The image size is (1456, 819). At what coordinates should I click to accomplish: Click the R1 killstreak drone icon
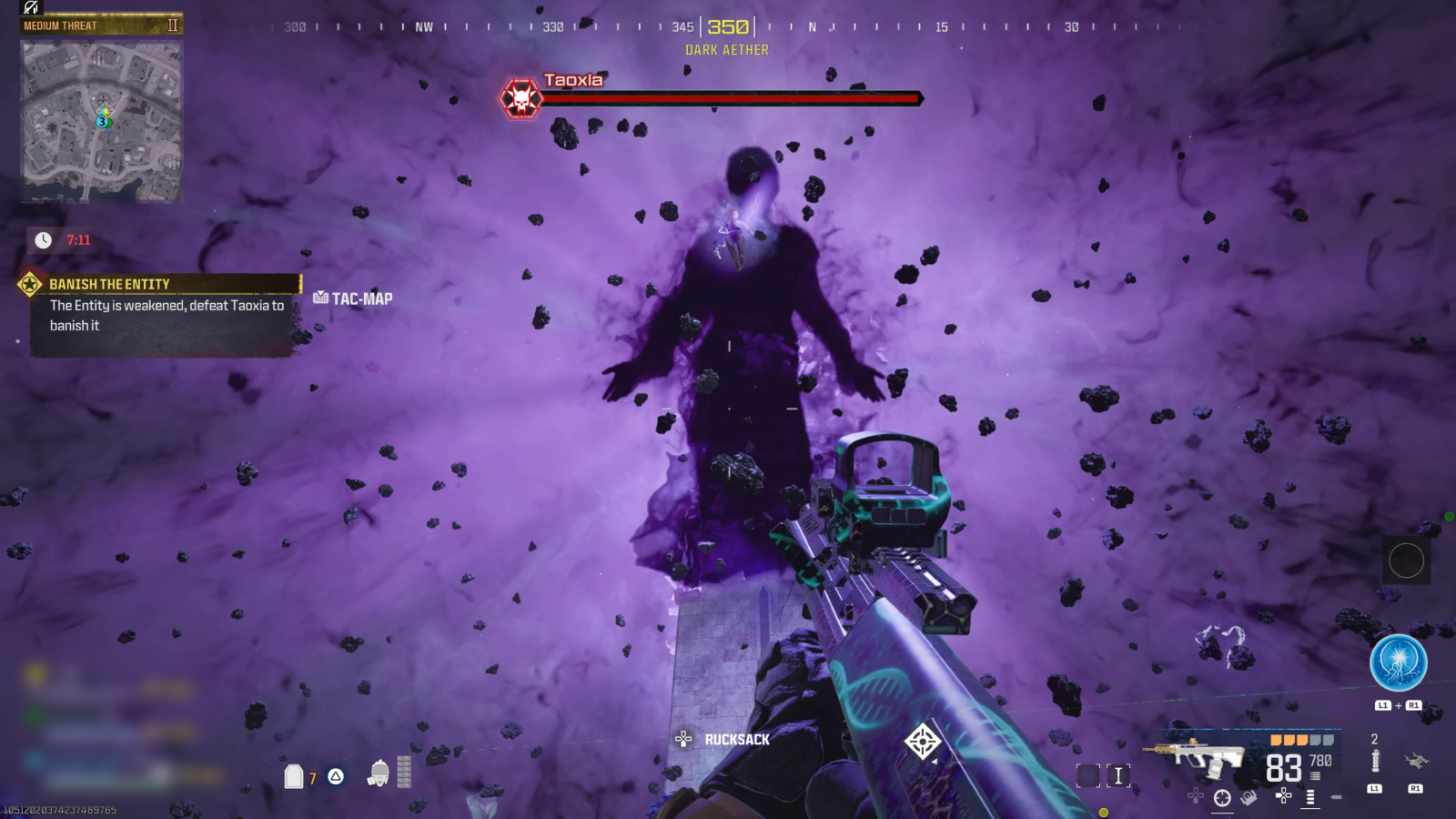(x=1417, y=763)
